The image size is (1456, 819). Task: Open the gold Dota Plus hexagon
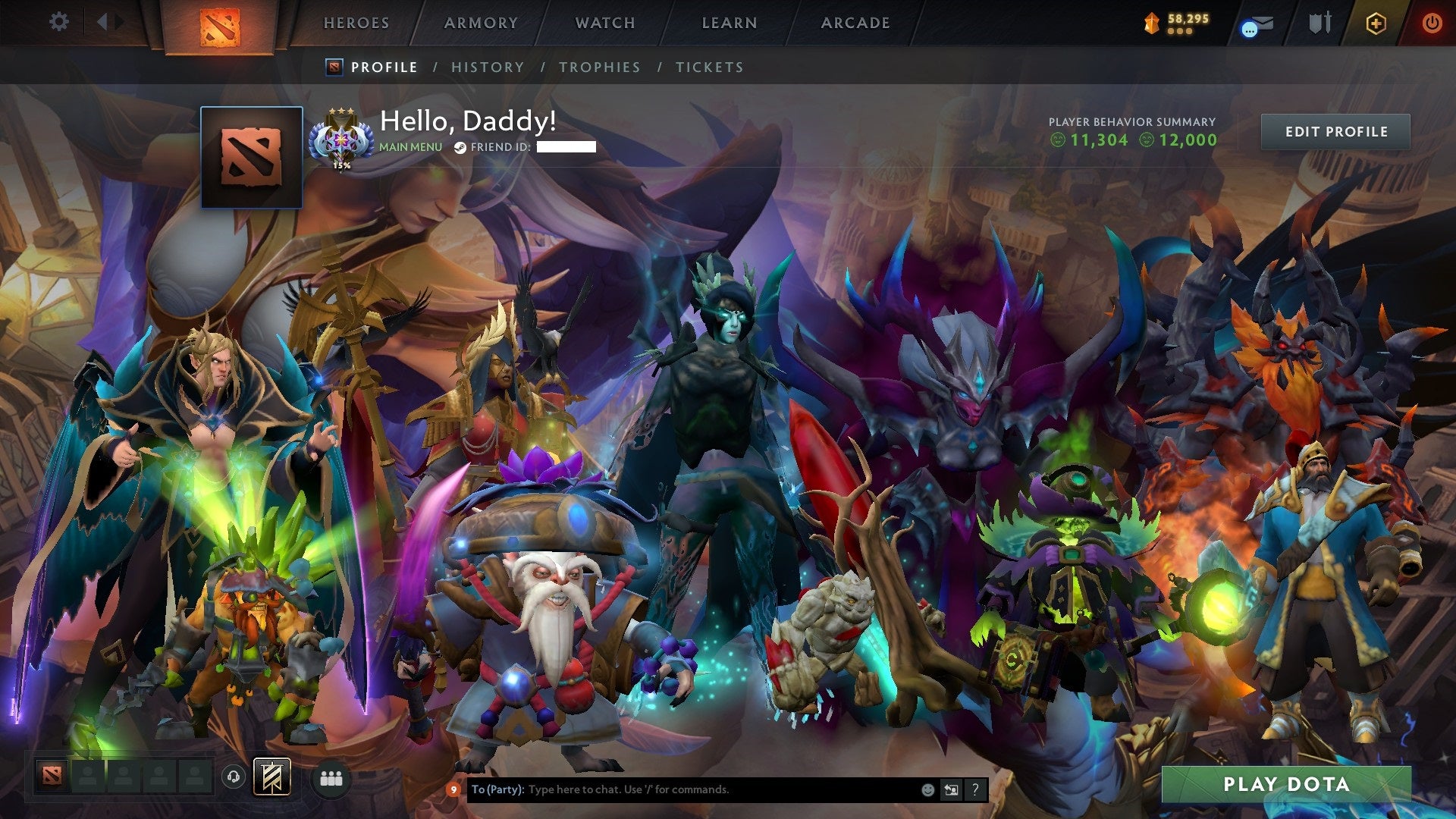pyautogui.click(x=1376, y=24)
